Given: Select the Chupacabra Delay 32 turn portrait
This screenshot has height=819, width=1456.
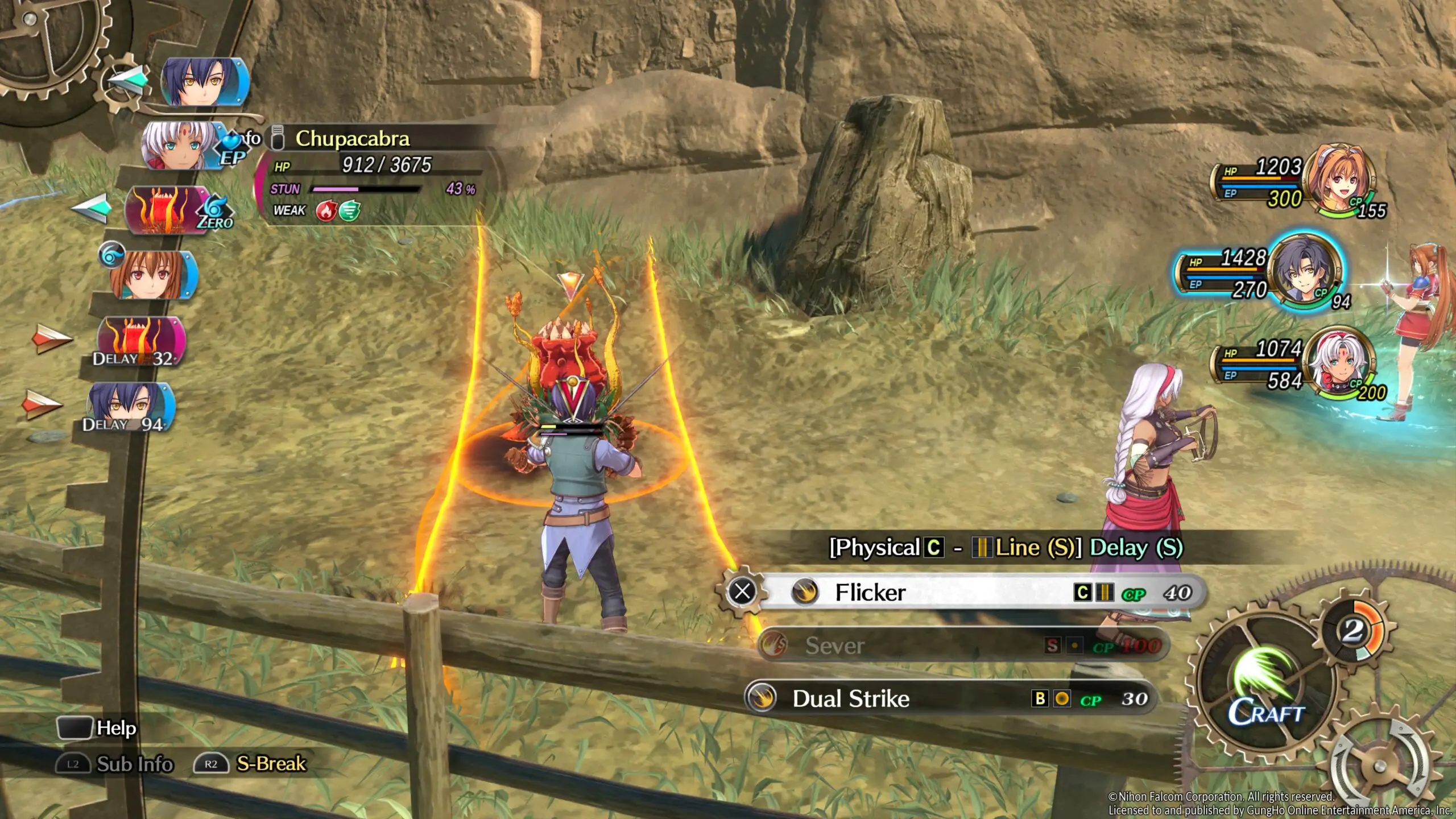Looking at the screenshot, I should (138, 340).
